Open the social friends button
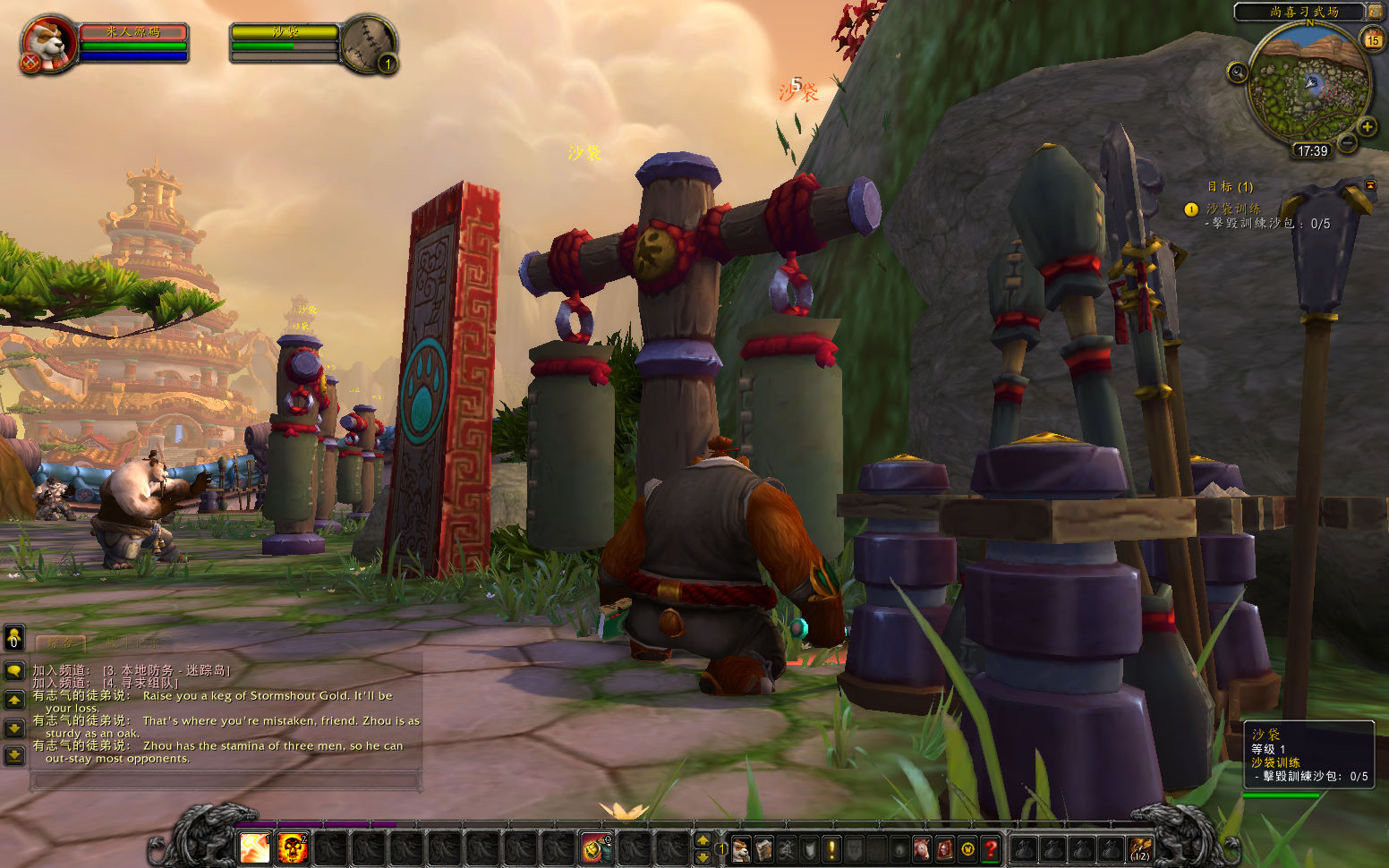Screen dimensions: 1389x868 [x=14, y=638]
